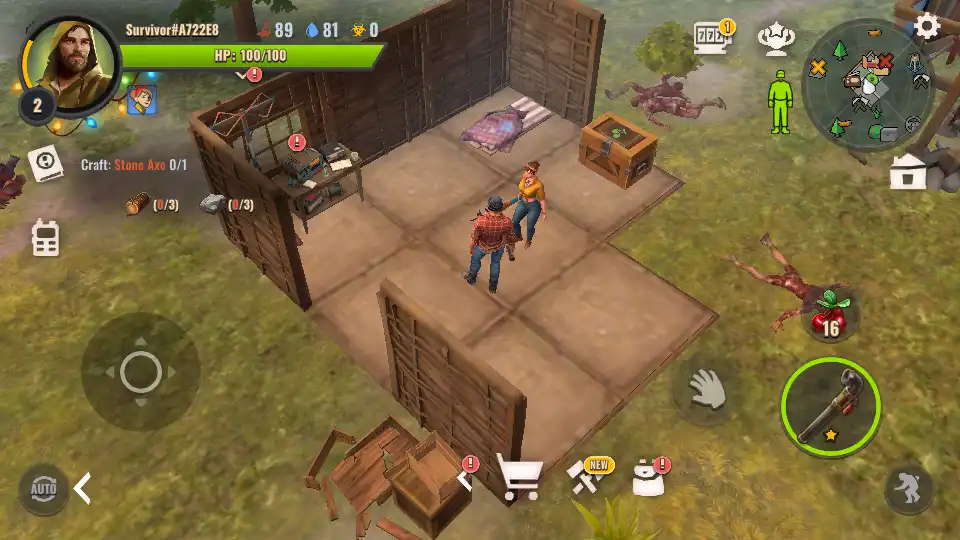
Task: Select the Craft Stone Axe objective
Action: pyautogui.click(x=134, y=164)
